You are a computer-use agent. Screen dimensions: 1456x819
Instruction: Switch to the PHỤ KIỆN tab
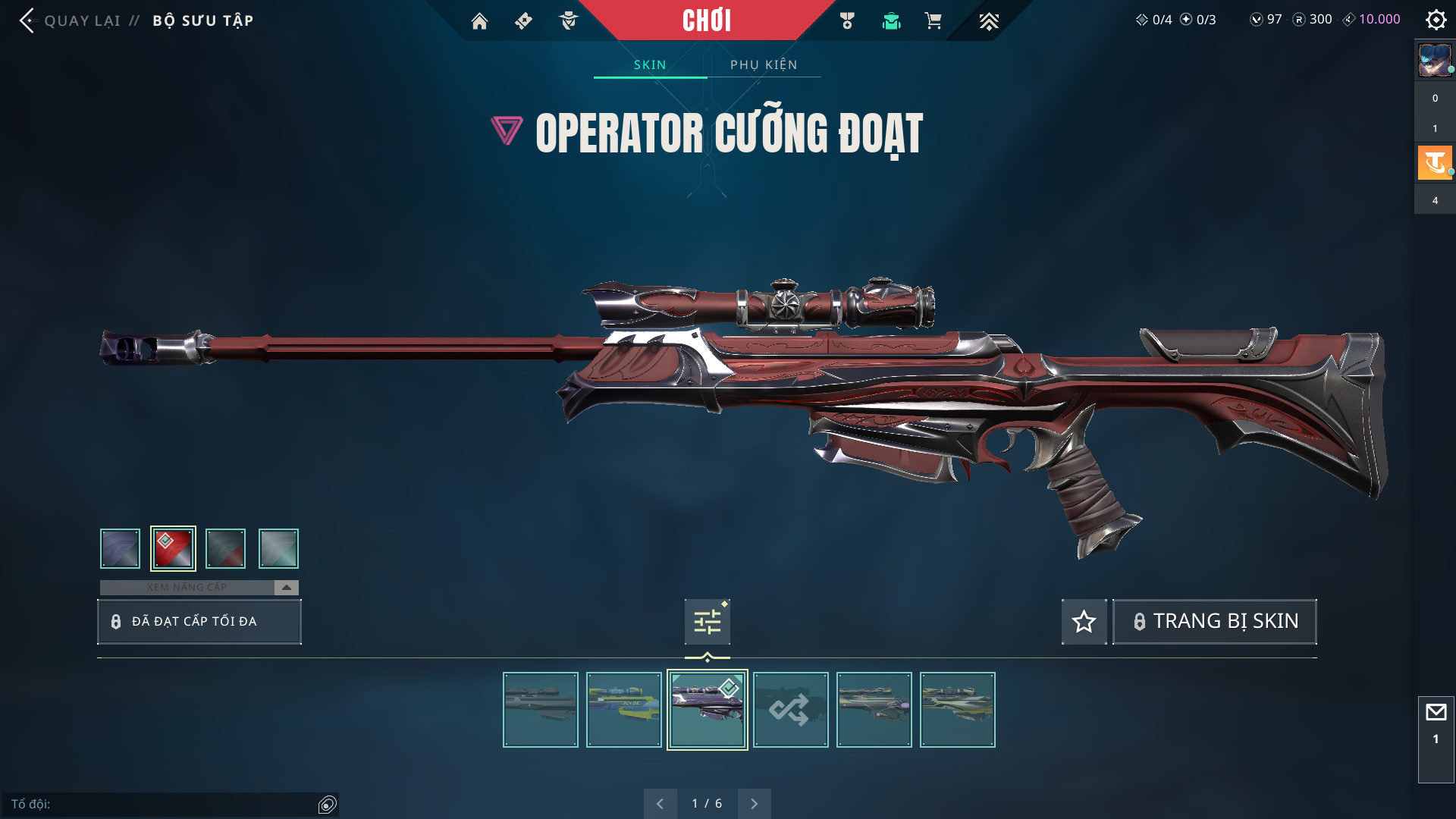[x=764, y=65]
